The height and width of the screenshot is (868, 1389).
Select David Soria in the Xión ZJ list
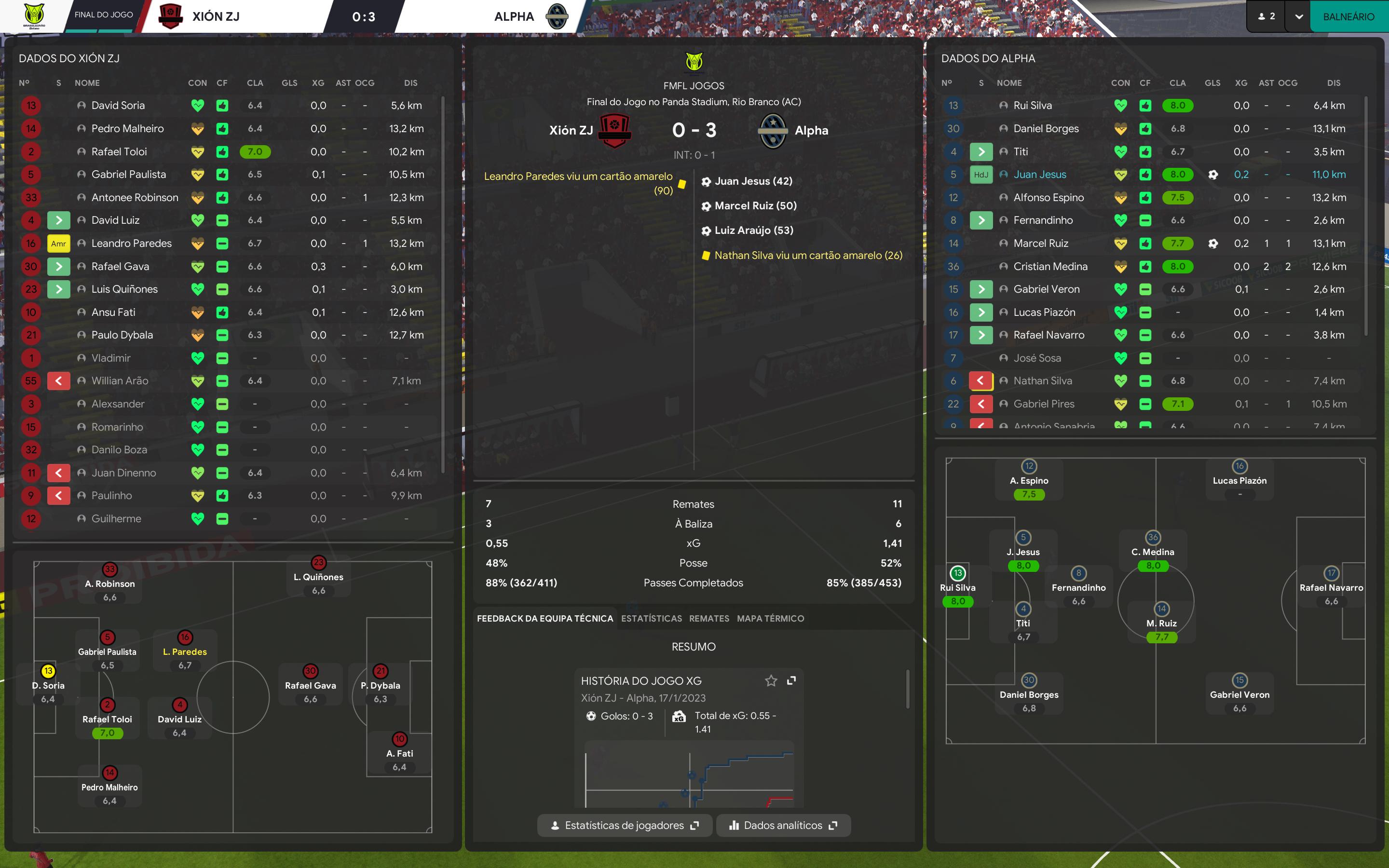118,106
